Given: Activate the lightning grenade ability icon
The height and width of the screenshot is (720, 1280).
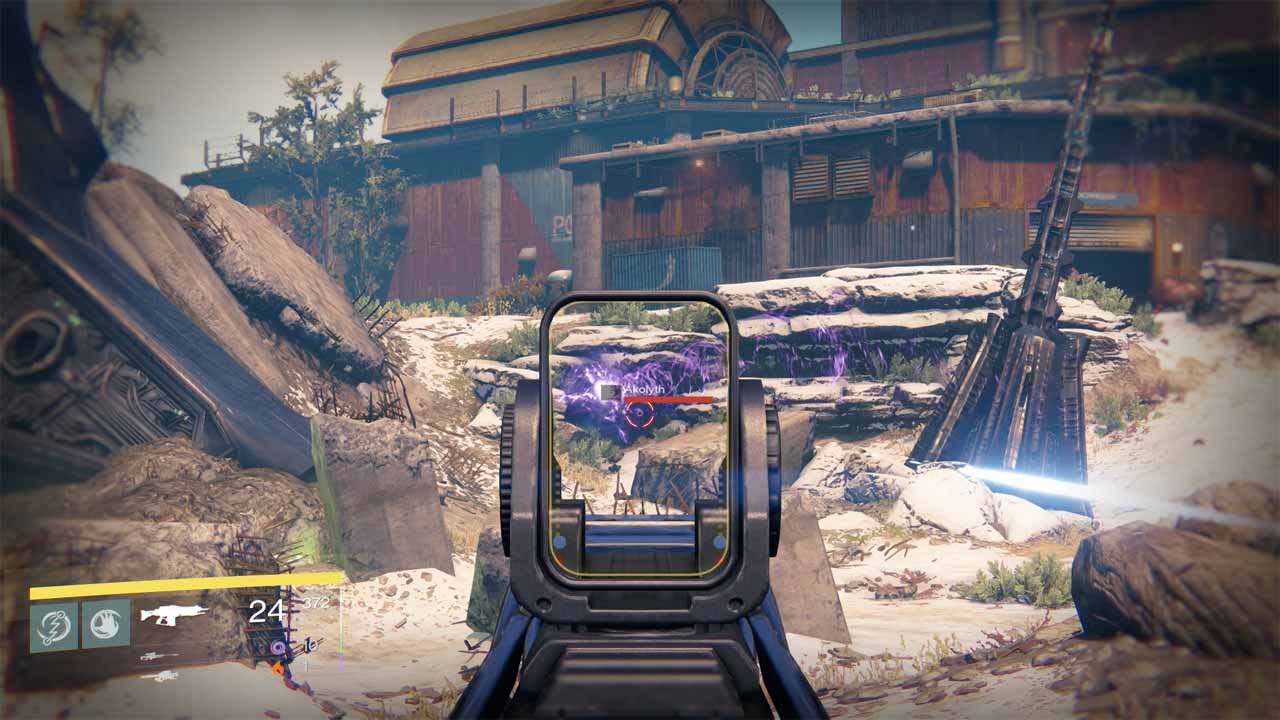Looking at the screenshot, I should [54, 626].
